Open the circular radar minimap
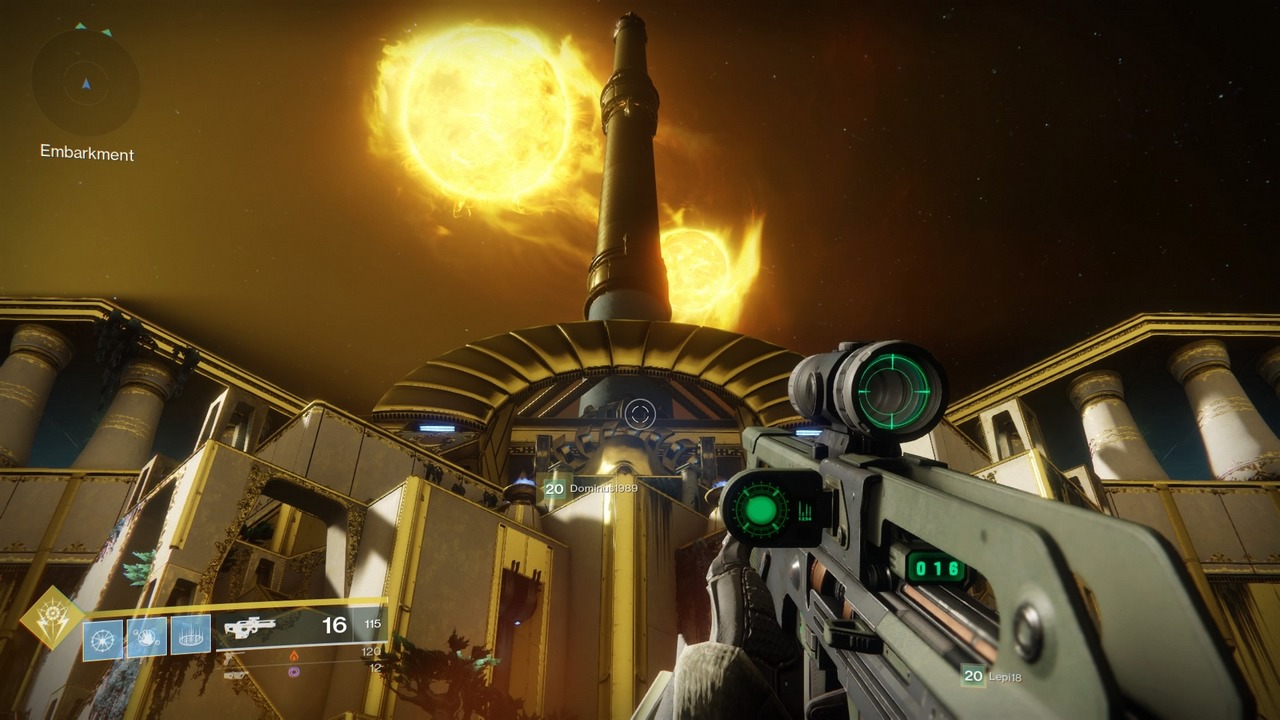 point(85,83)
